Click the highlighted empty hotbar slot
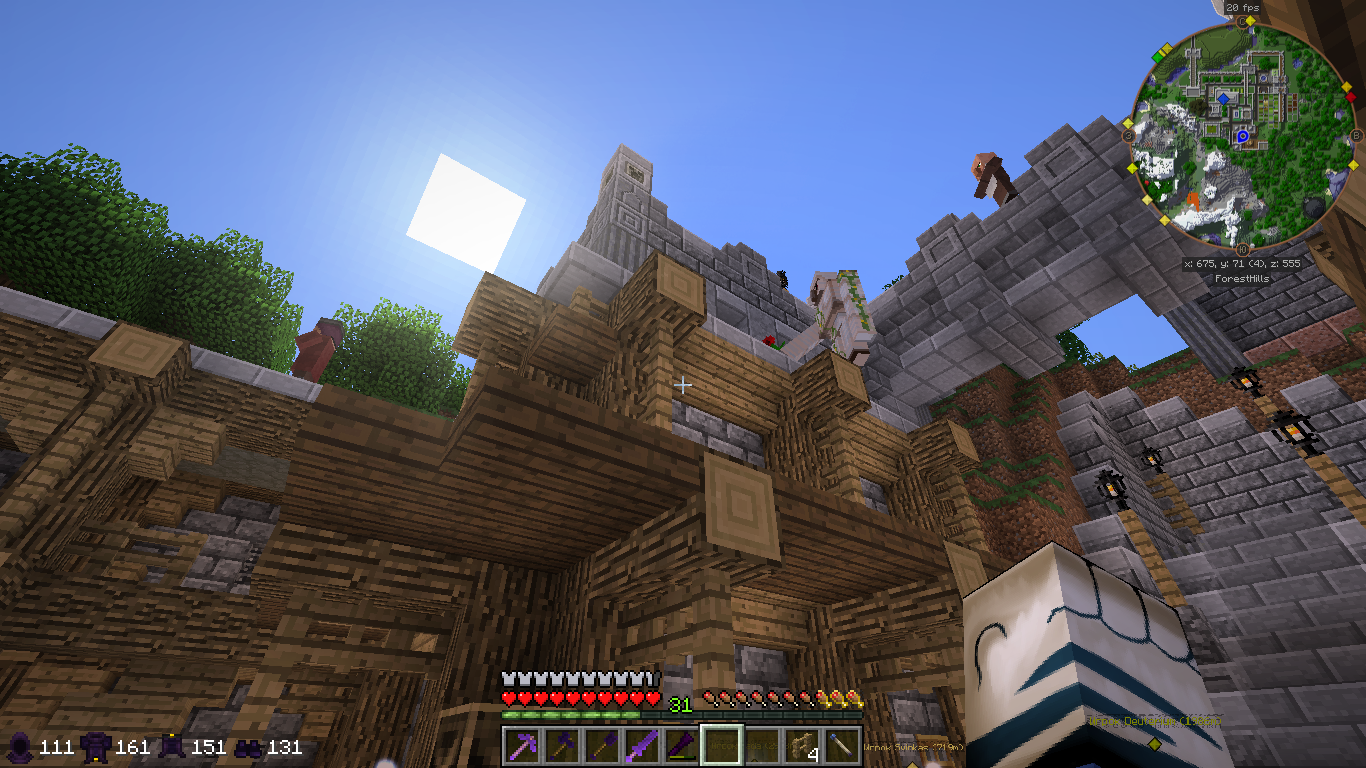The width and height of the screenshot is (1366, 768). (x=721, y=745)
